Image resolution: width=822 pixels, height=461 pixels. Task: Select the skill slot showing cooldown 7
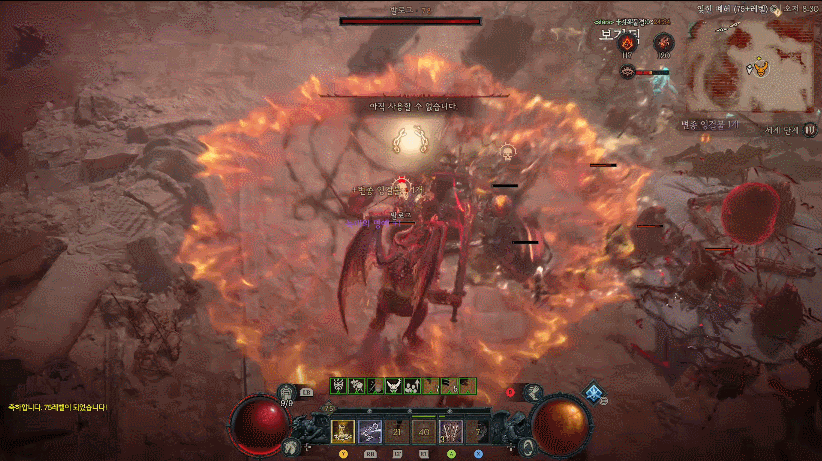(x=477, y=431)
